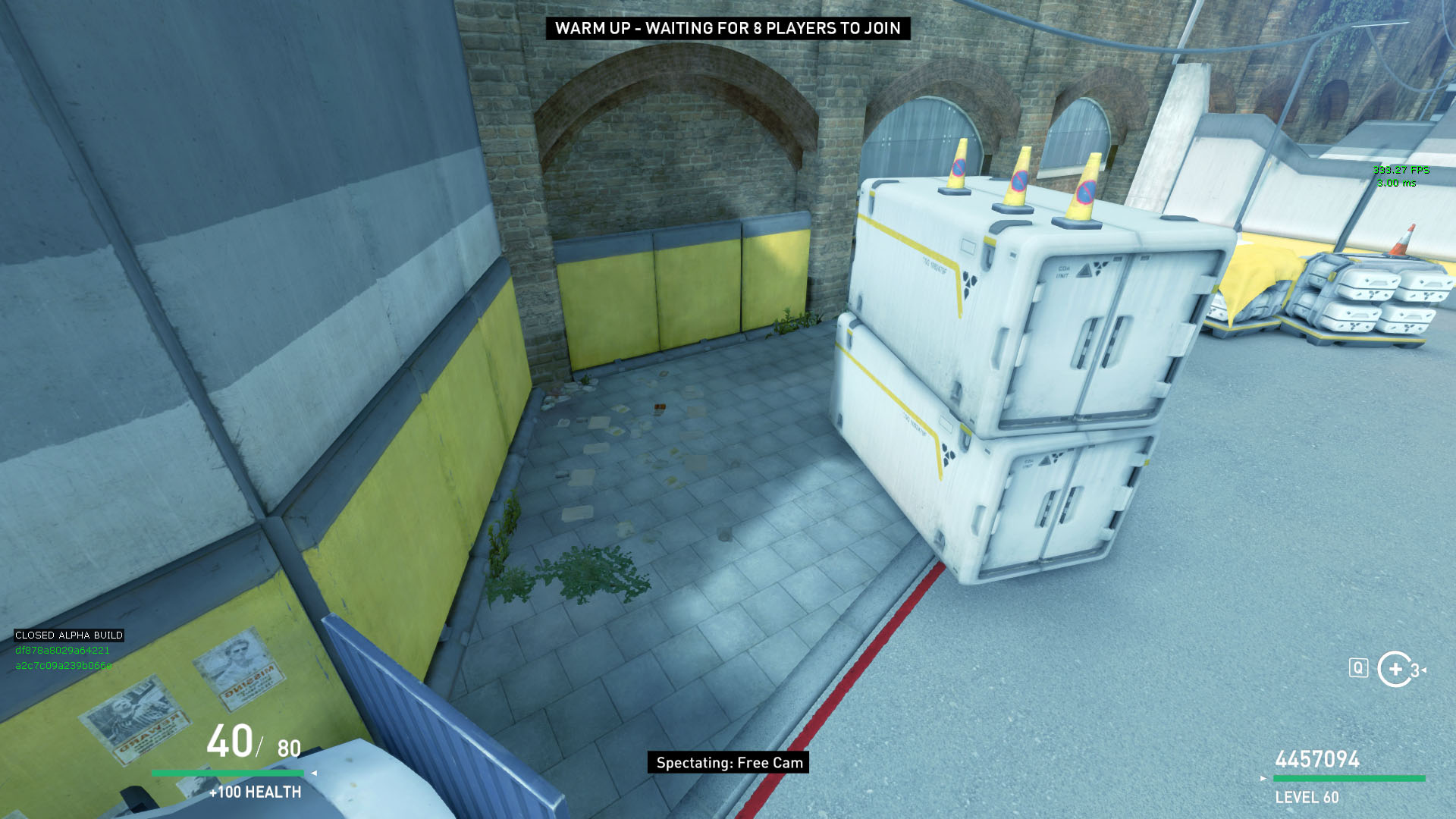Activate the healing plus-sign ability icon
The height and width of the screenshot is (819, 1456).
point(1395,669)
